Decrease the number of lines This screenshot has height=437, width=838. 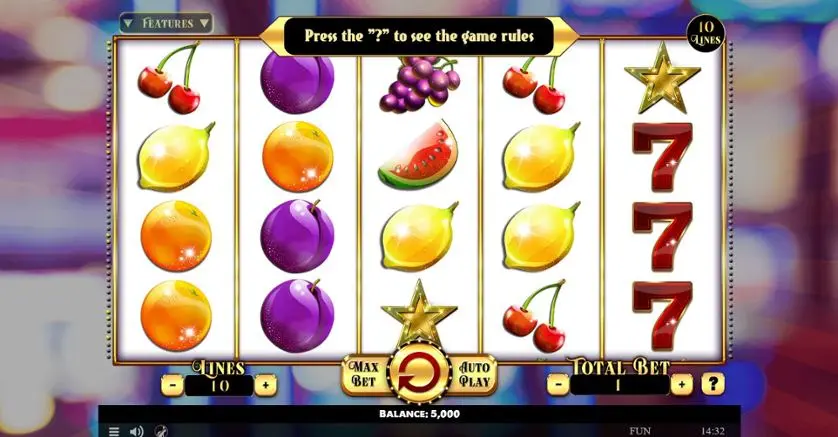(173, 384)
